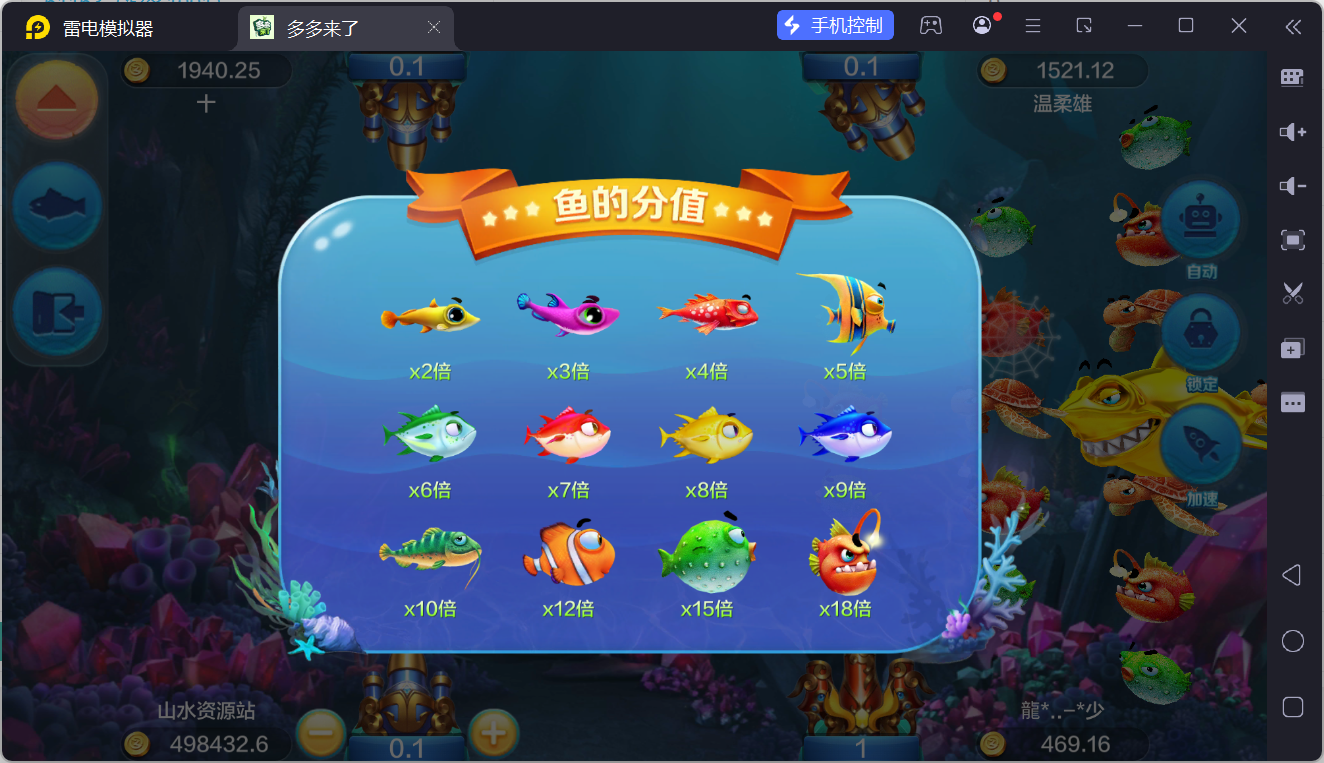Turn on the 加速 rocket speed icon

pyautogui.click(x=1199, y=445)
